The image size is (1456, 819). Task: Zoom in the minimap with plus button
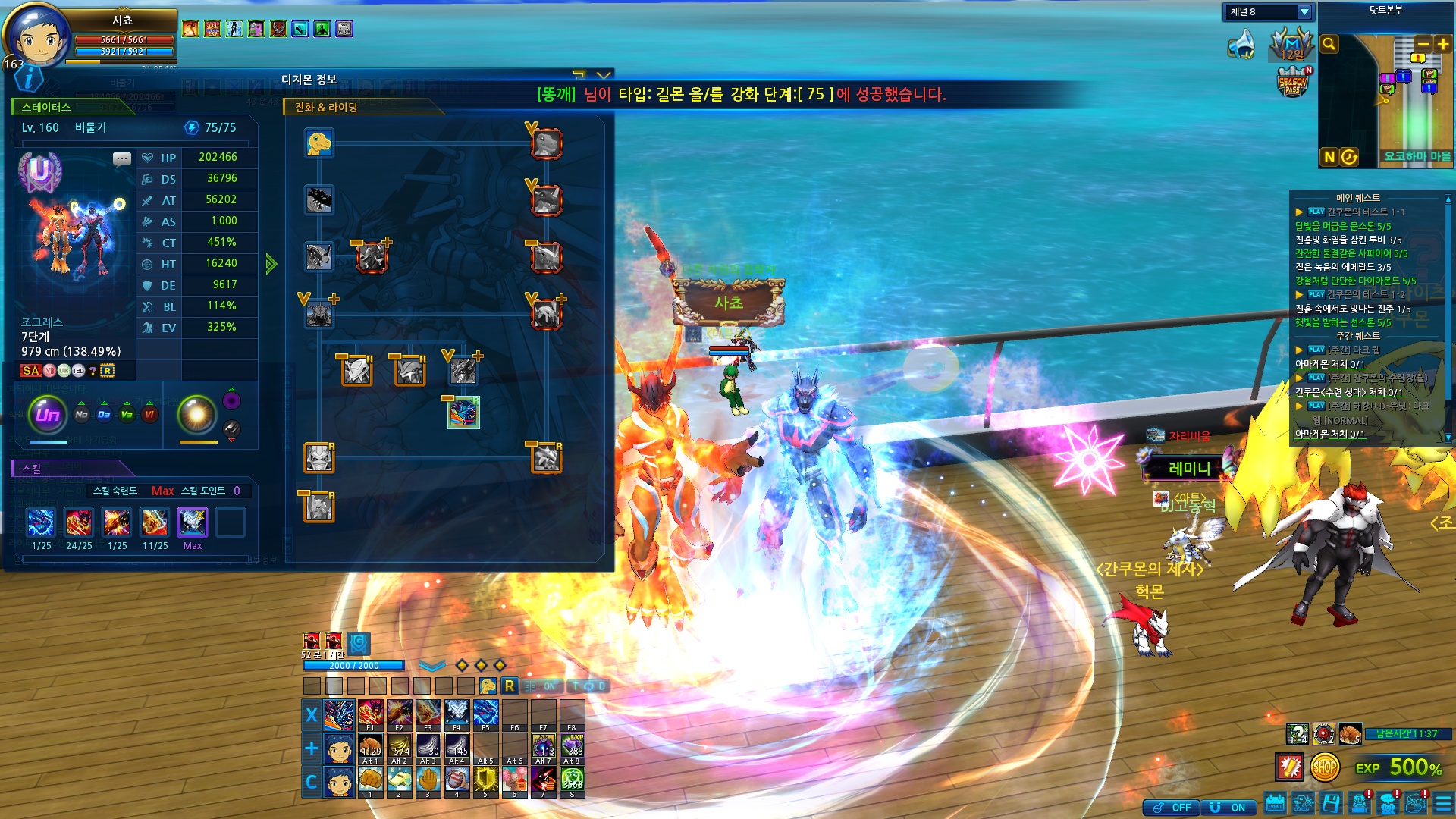pos(1442,45)
